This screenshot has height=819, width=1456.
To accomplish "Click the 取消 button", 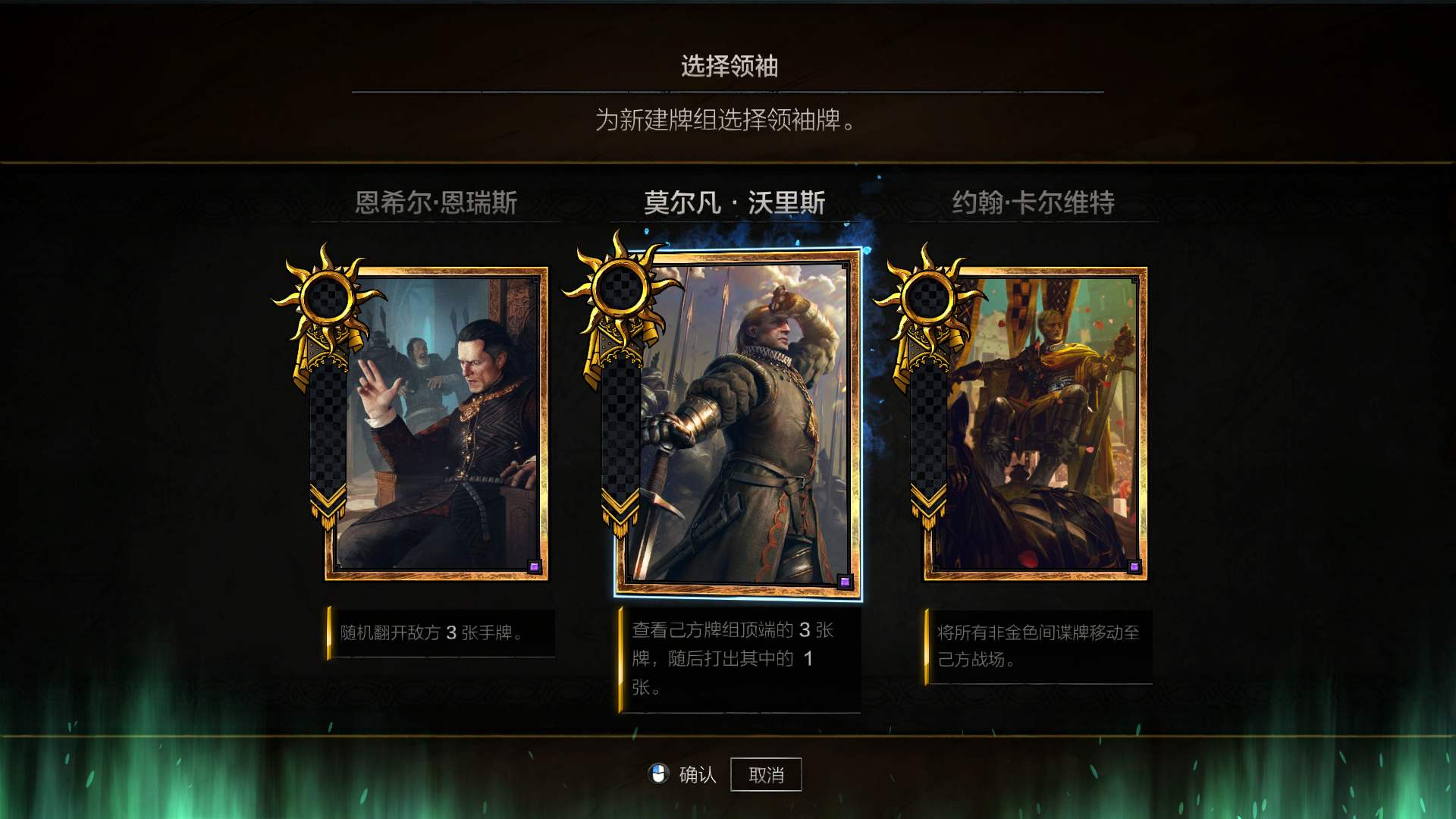I will 766,773.
